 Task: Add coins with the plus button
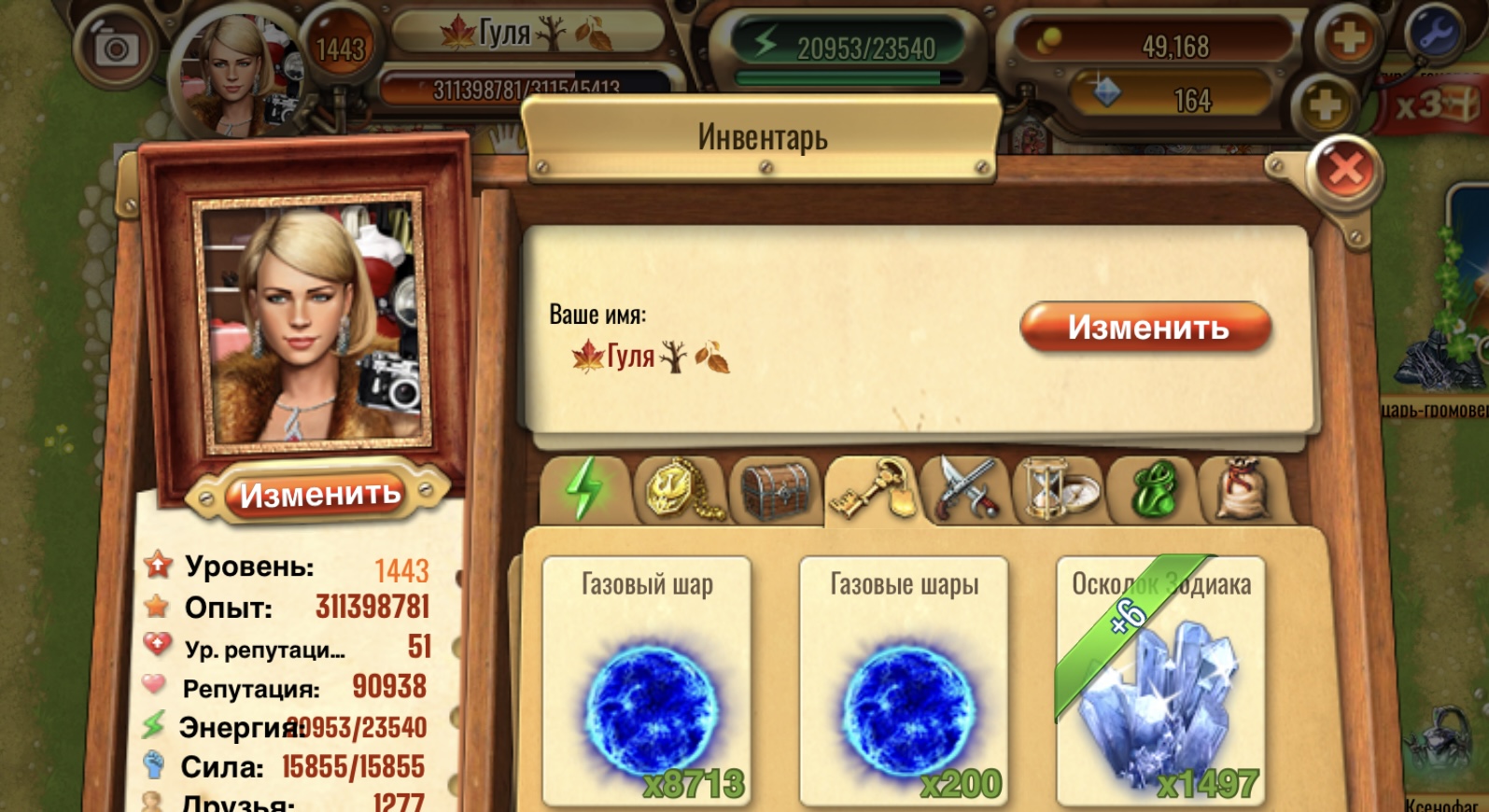(x=1348, y=39)
